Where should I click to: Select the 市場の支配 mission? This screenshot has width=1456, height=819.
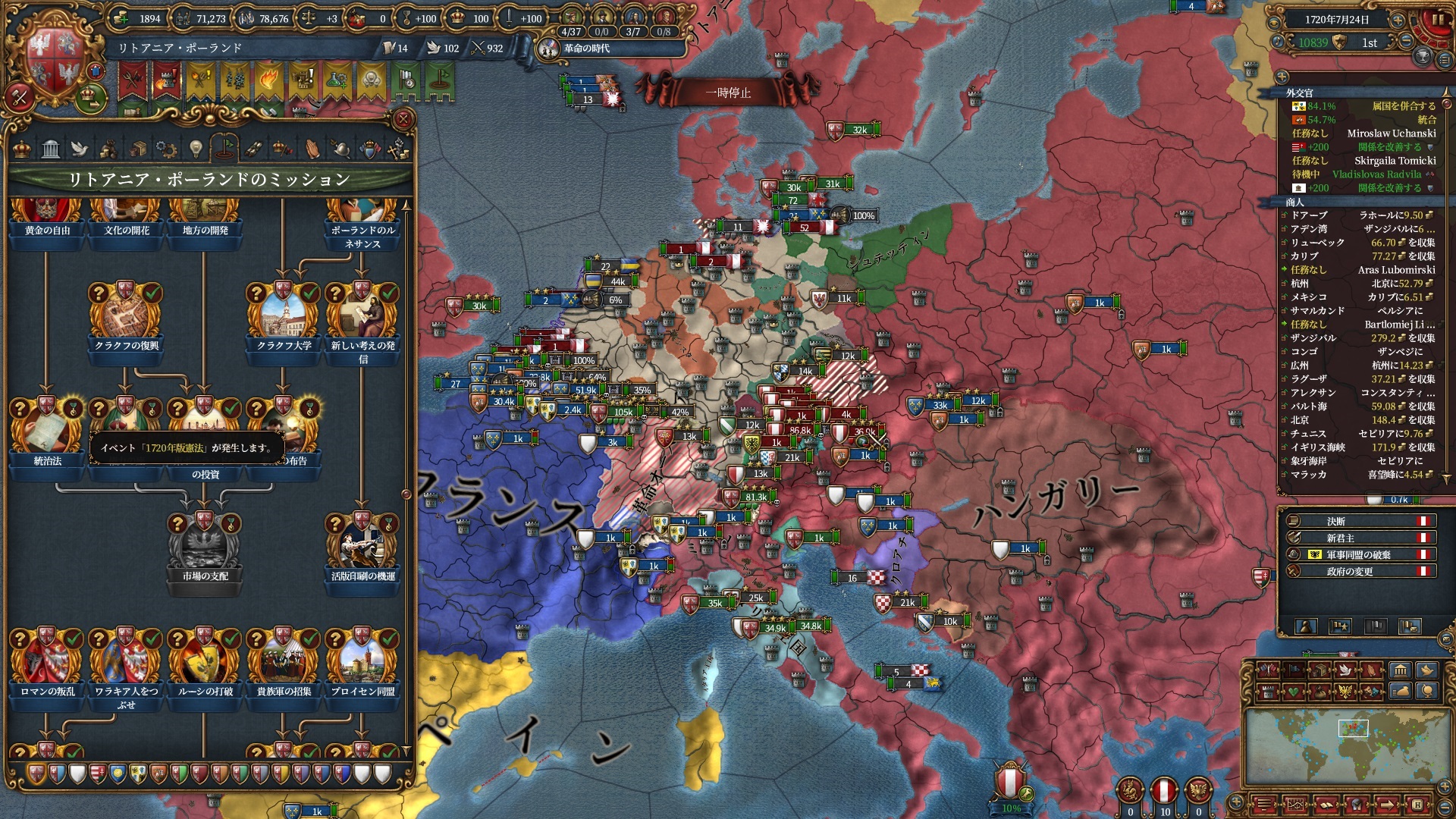click(x=205, y=546)
